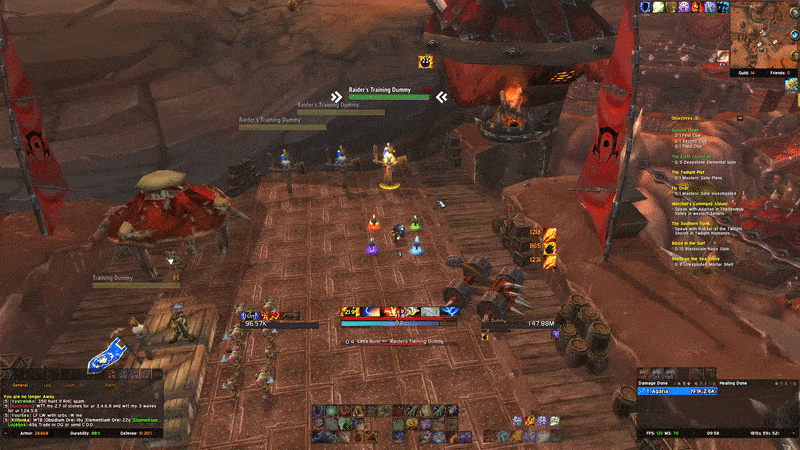Screen dimensions: 800x450
Task: Open the Healing Done meter panel
Action: click(741, 381)
